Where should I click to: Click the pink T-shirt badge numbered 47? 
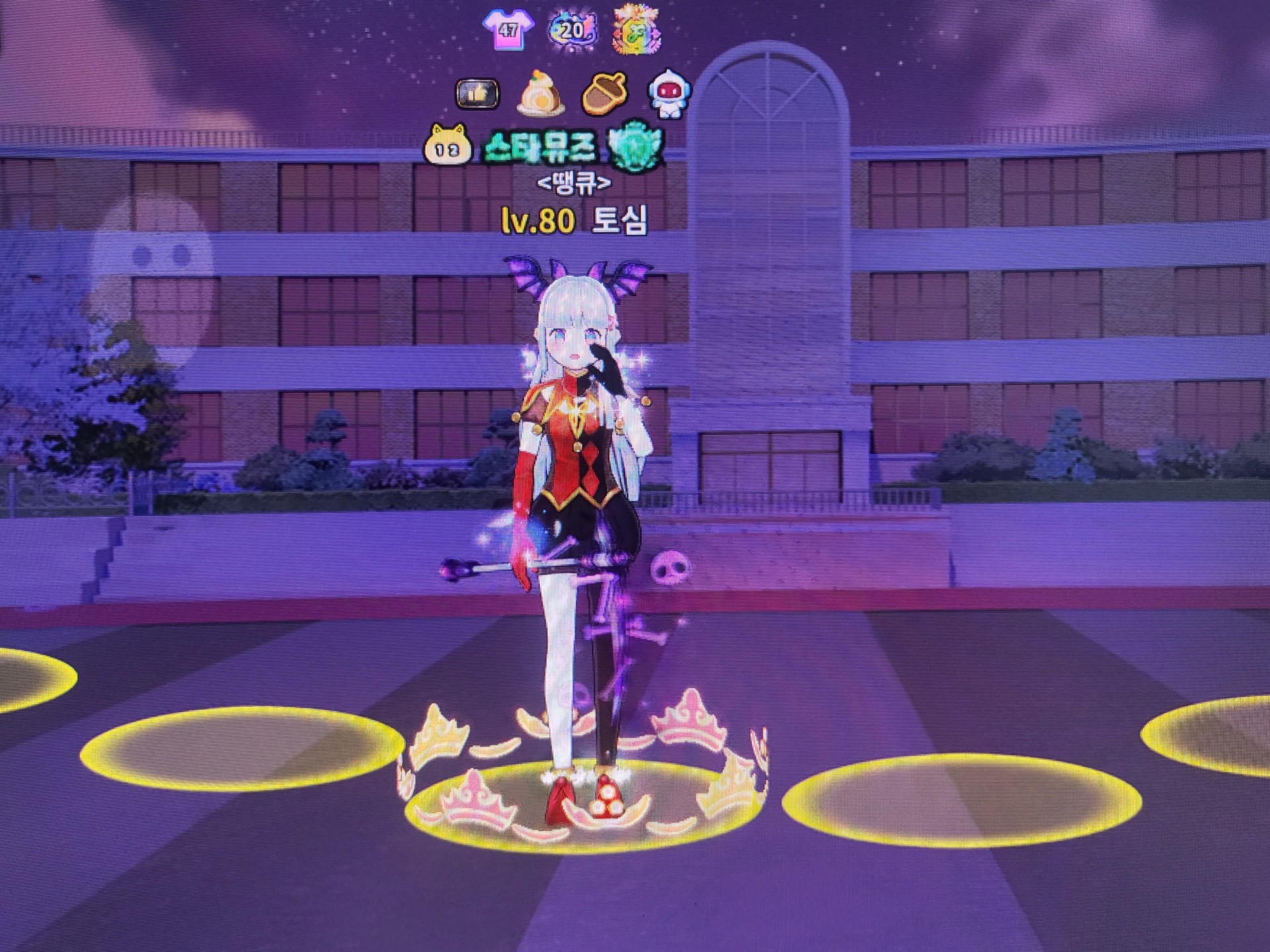[507, 30]
